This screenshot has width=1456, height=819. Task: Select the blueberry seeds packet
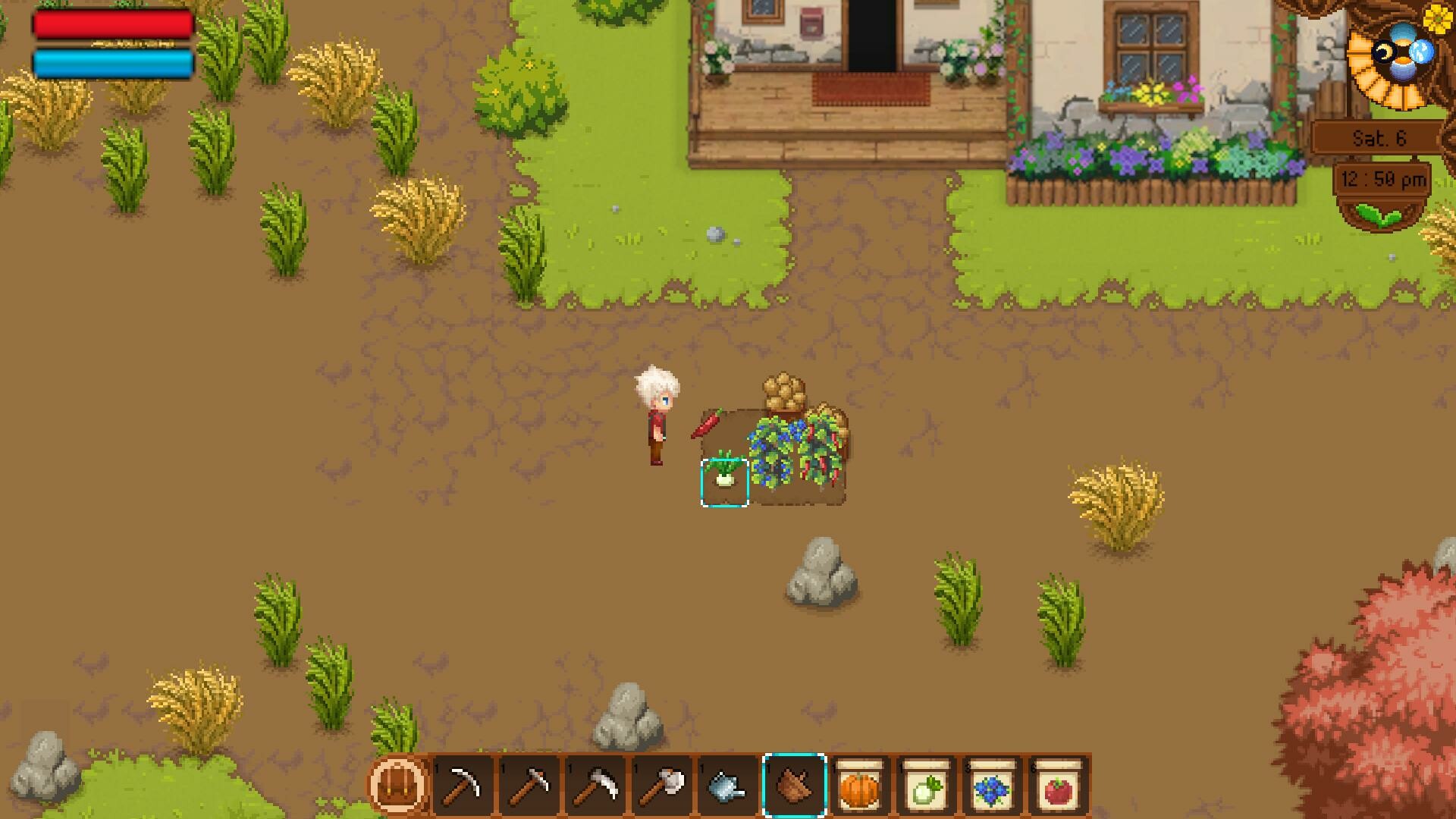988,785
